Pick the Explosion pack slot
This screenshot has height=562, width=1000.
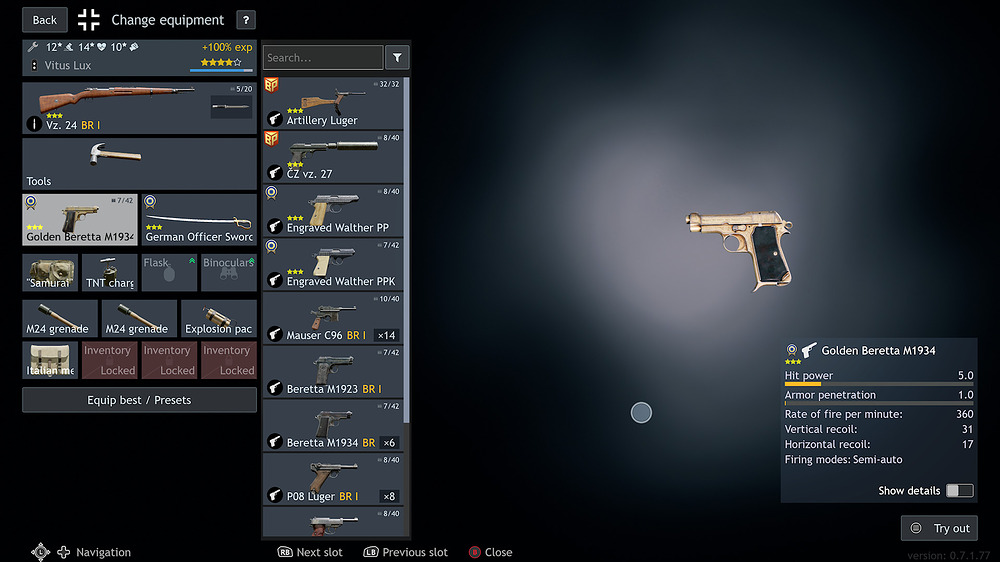219,318
